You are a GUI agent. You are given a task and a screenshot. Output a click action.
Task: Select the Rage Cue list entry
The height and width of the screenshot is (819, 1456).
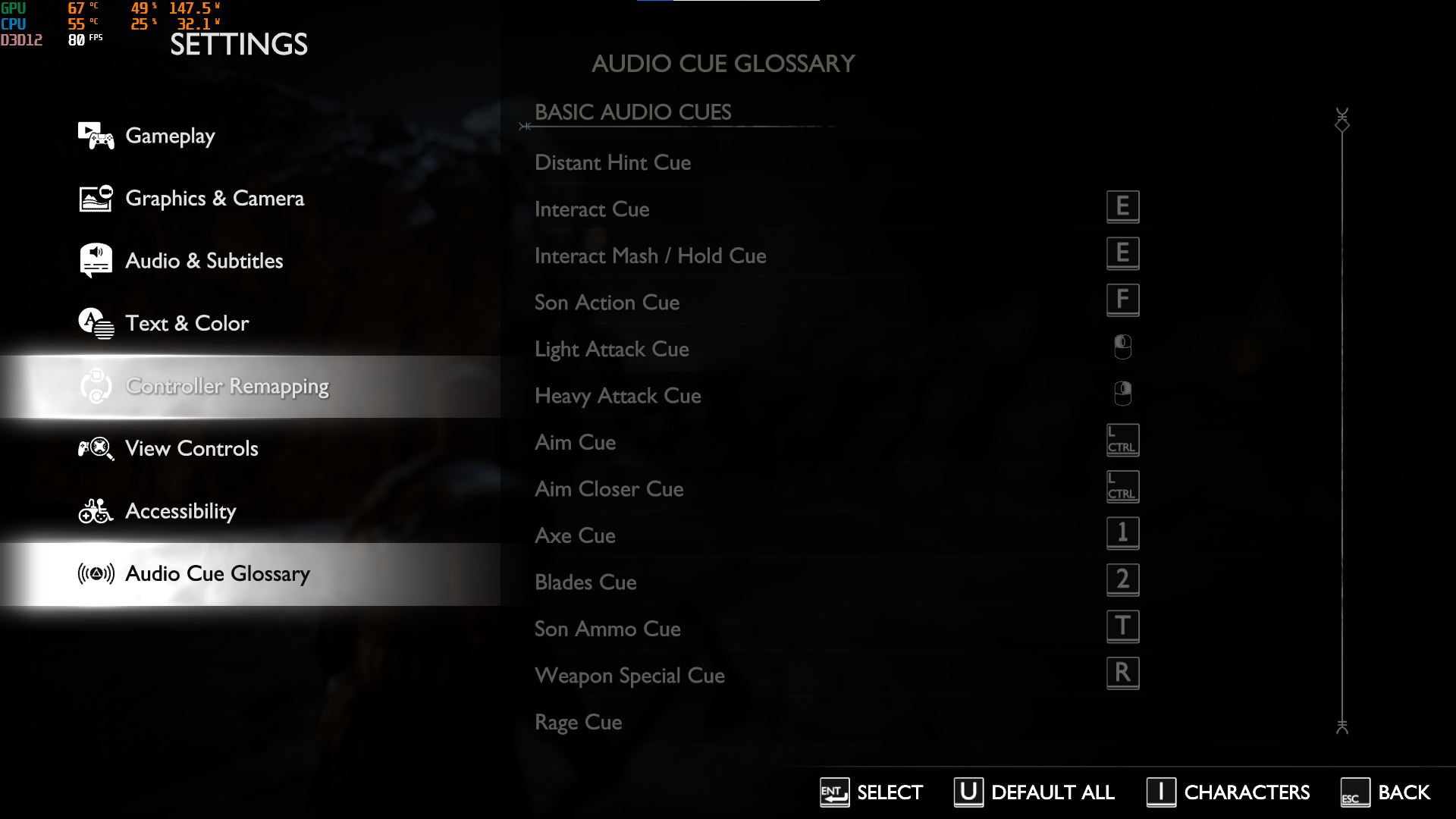click(578, 722)
